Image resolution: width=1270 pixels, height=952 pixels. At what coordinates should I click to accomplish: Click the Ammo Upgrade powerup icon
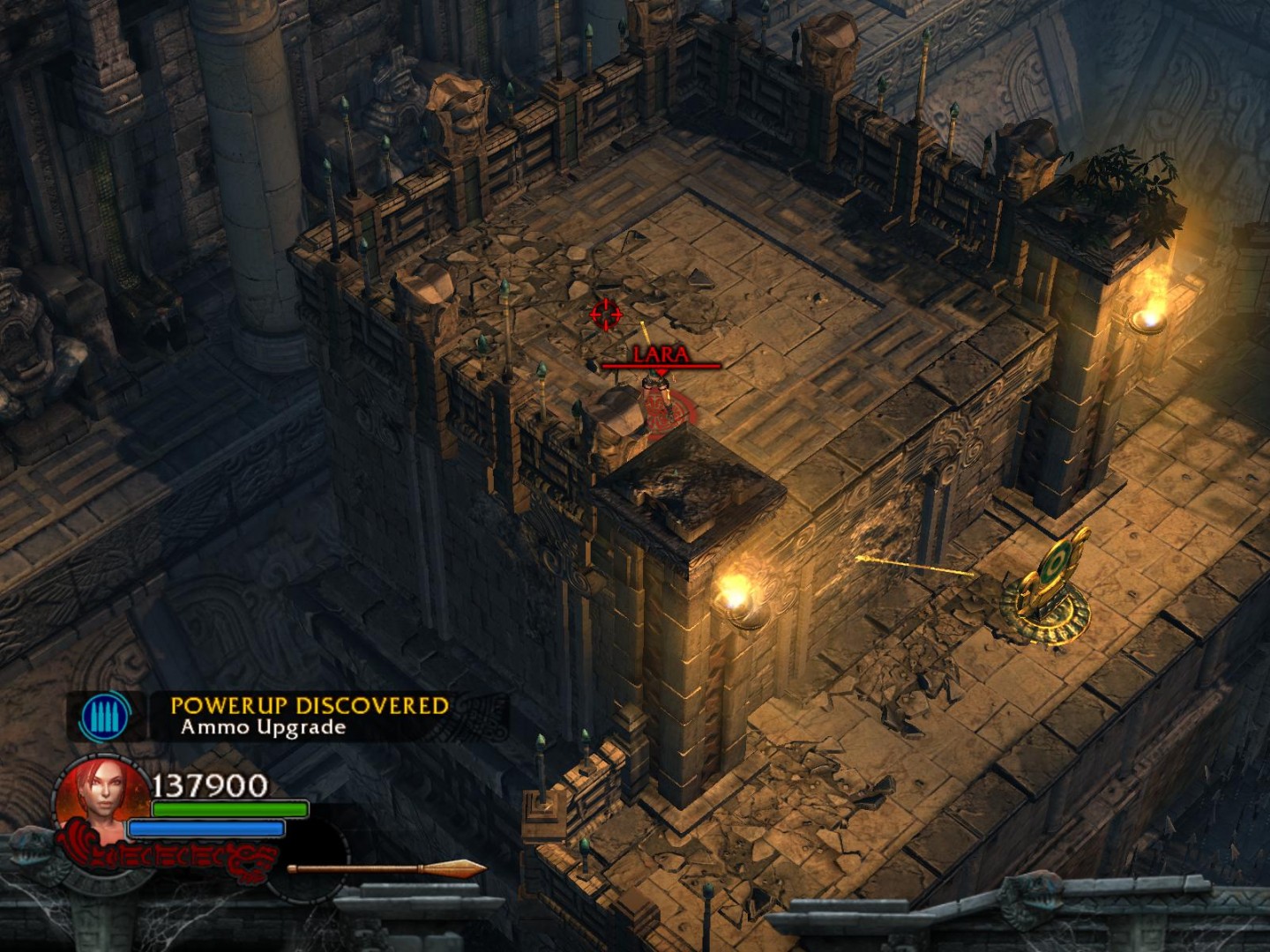(x=105, y=716)
